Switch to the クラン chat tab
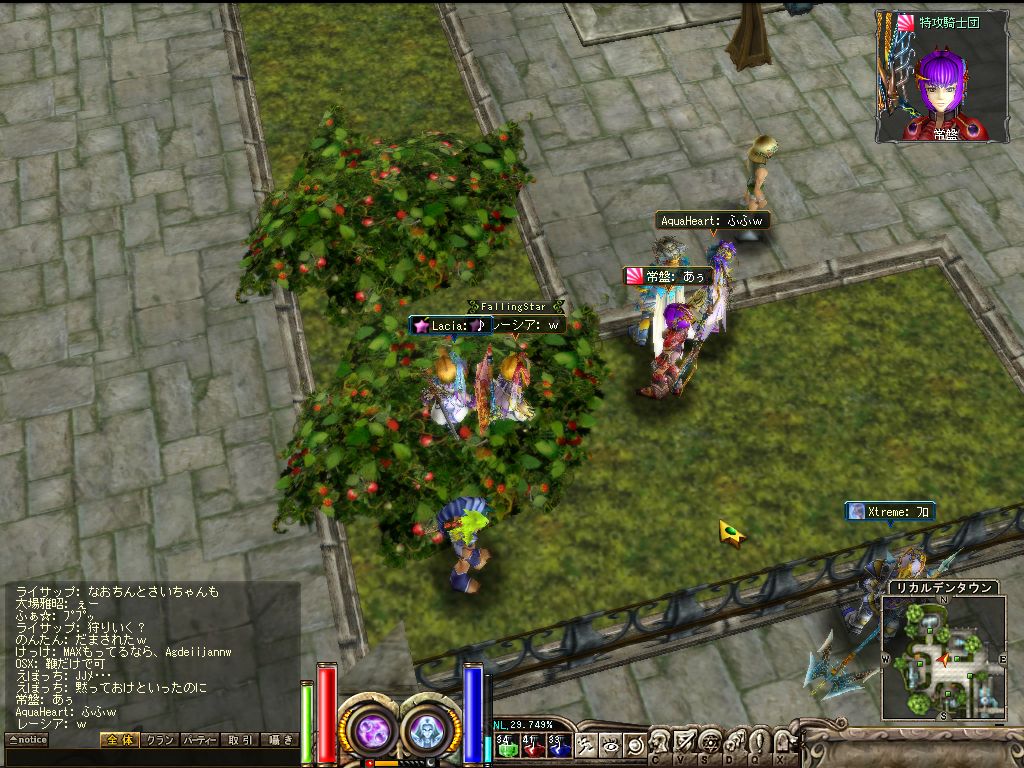1024x768 pixels. [x=159, y=740]
